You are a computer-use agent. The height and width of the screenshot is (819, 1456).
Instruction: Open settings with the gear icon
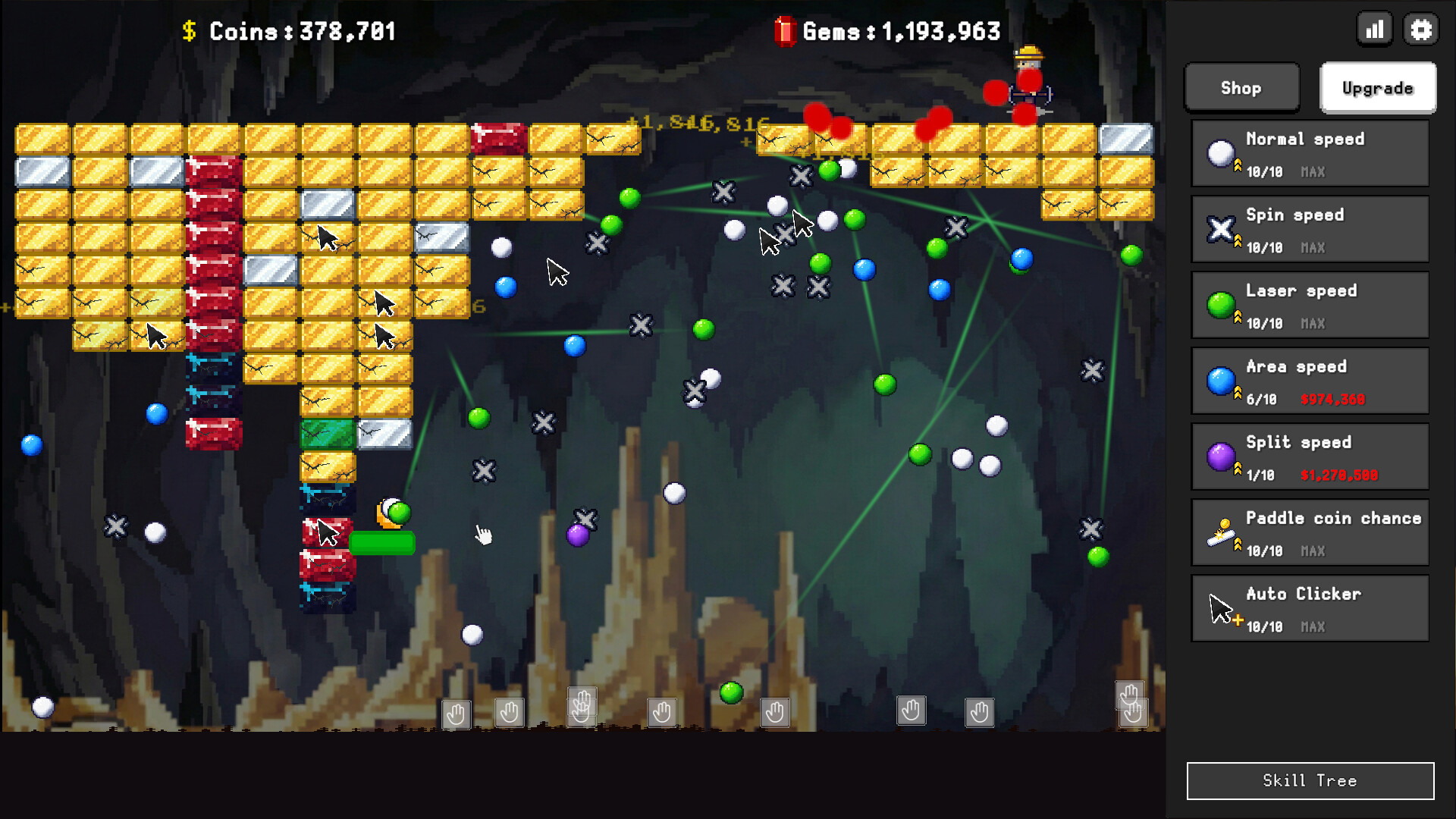click(1420, 30)
